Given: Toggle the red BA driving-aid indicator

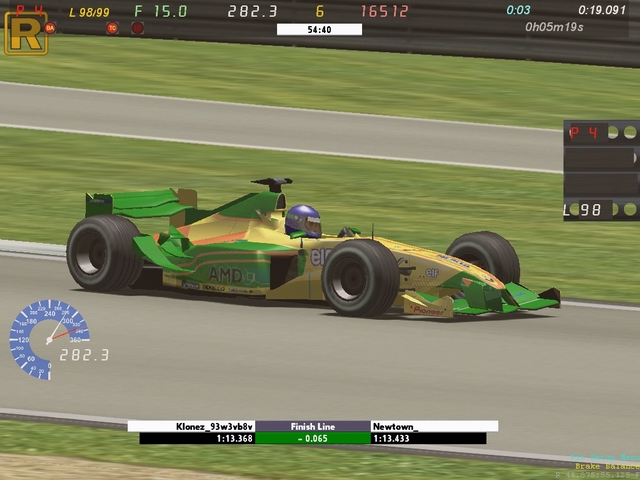Looking at the screenshot, I should [x=50, y=28].
